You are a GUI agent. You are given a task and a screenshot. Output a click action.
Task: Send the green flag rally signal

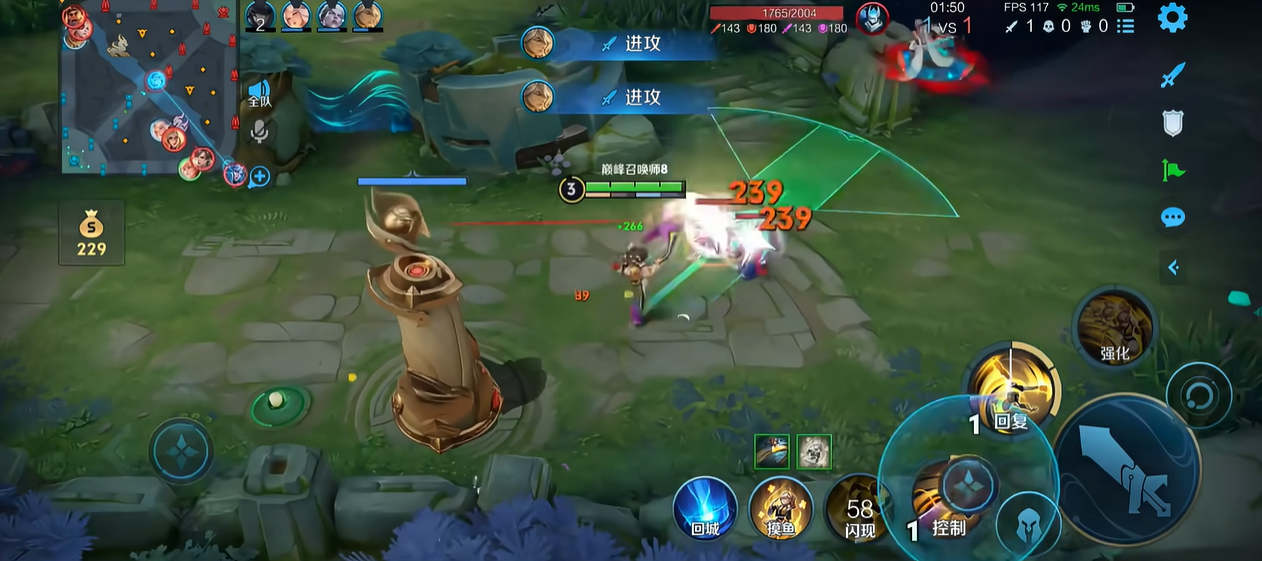click(x=1173, y=171)
